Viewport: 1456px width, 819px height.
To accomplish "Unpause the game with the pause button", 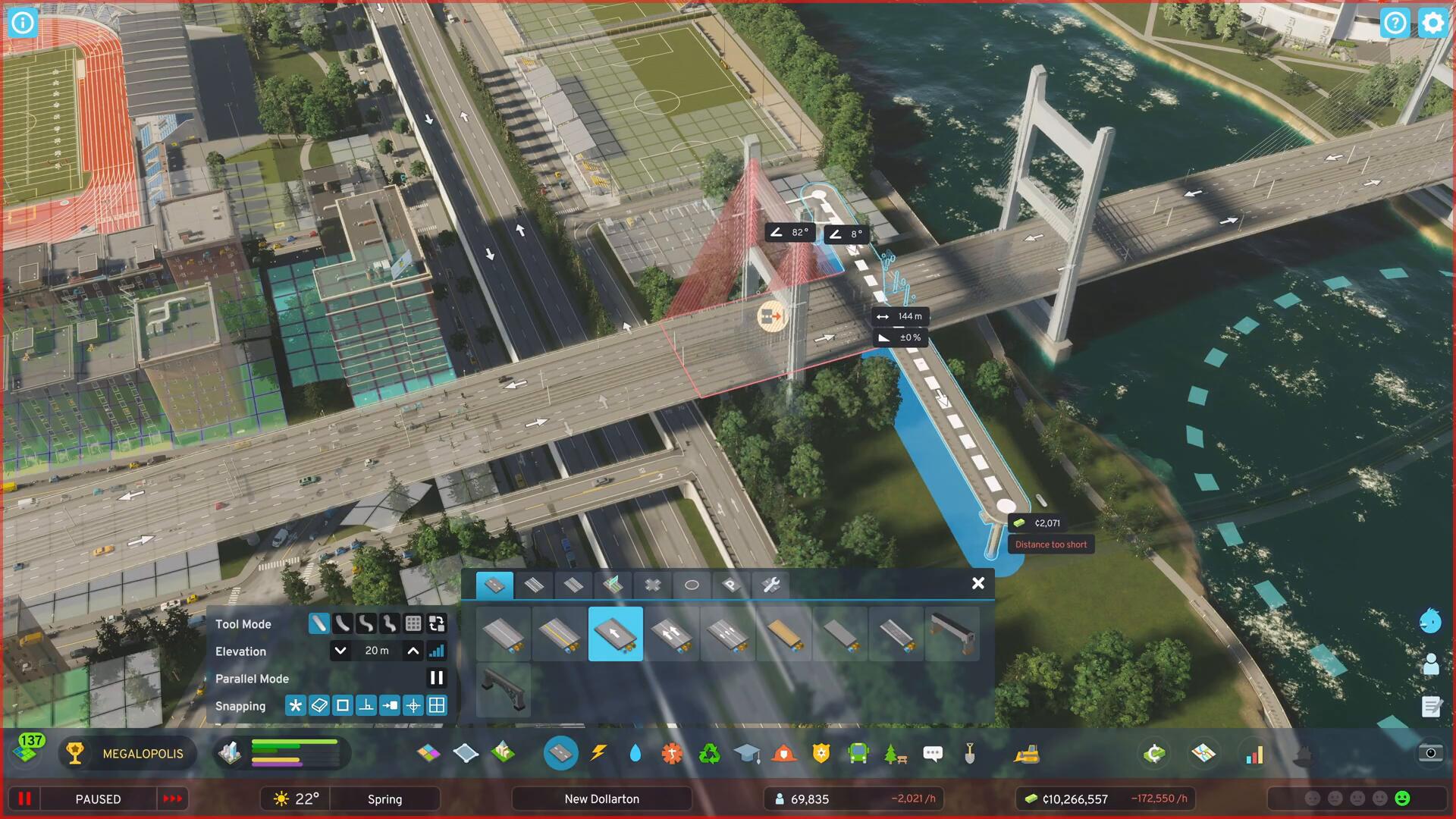I will tap(24, 799).
